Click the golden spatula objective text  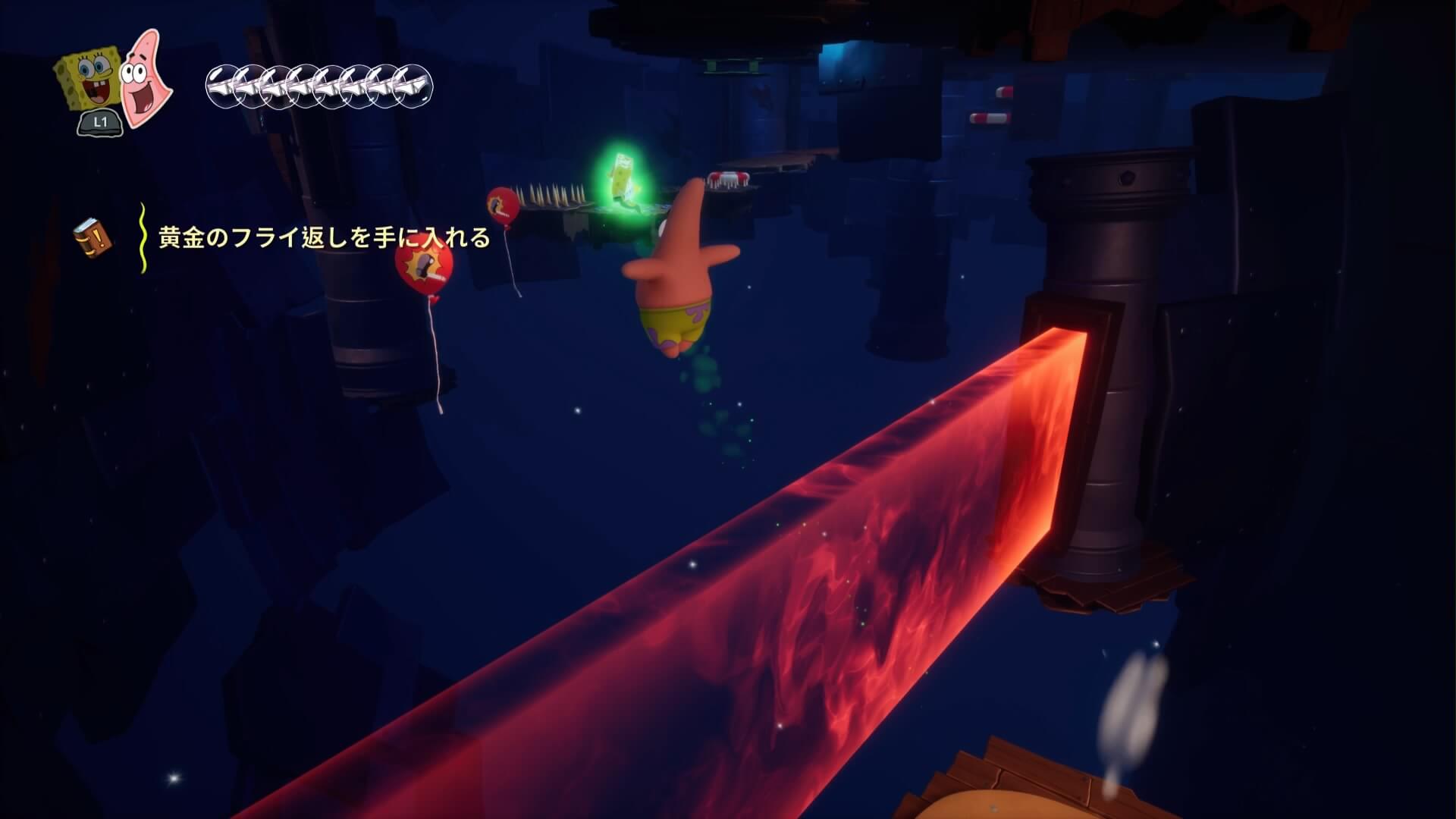point(324,238)
